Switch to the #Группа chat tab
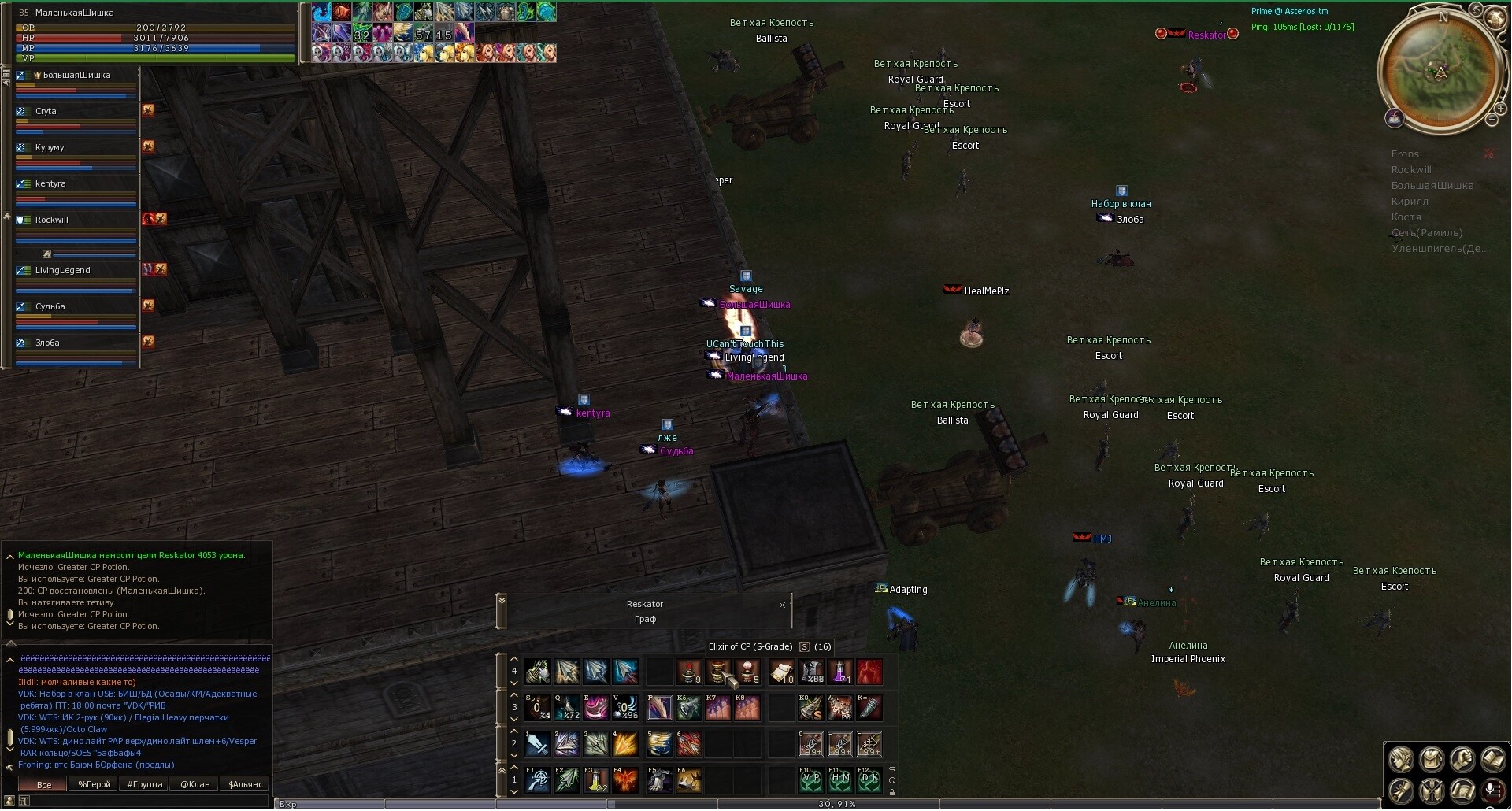 click(144, 784)
